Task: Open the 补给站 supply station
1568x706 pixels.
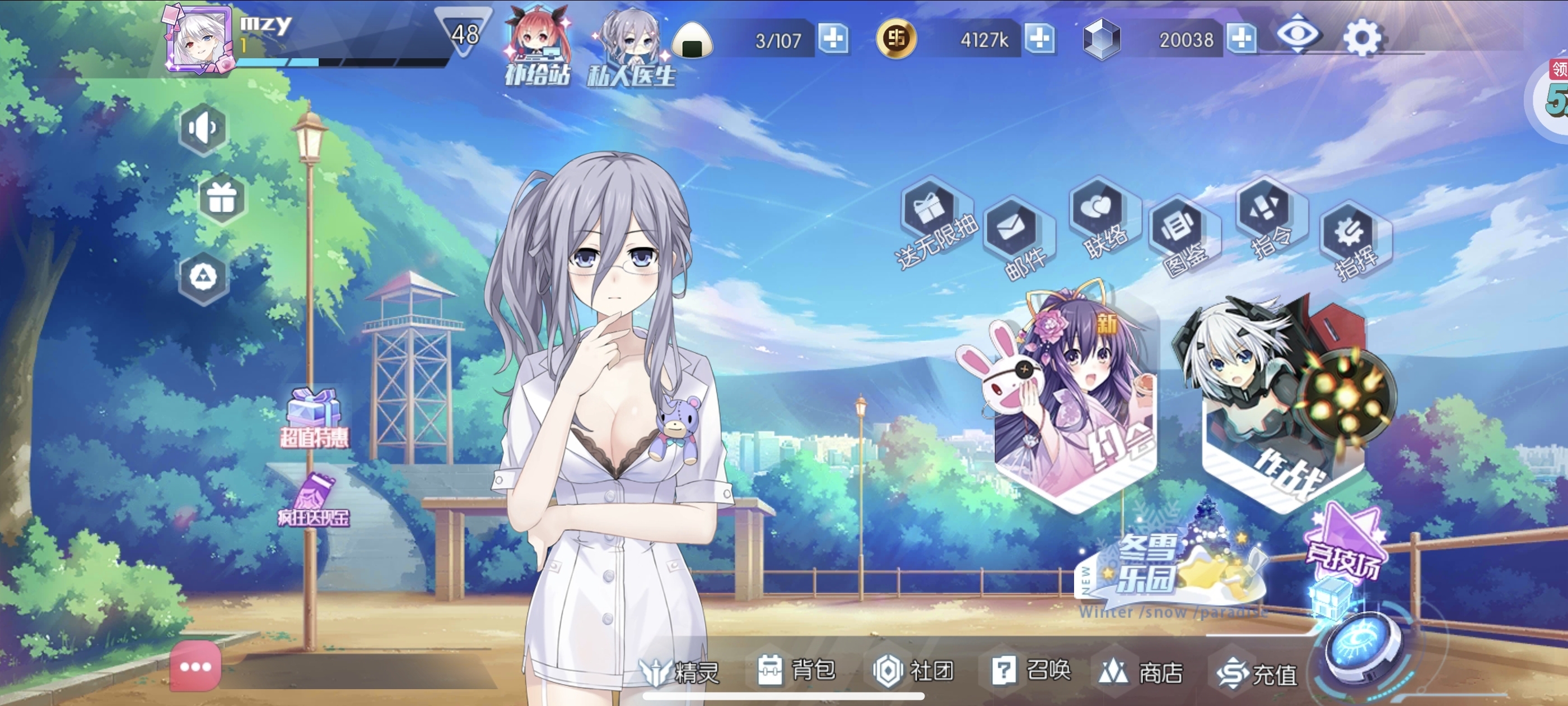Action: 538,47
